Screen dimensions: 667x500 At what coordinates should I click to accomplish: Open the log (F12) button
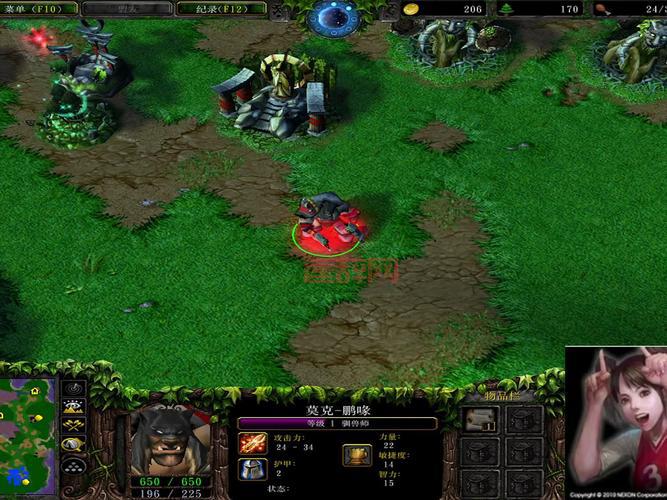pos(221,8)
